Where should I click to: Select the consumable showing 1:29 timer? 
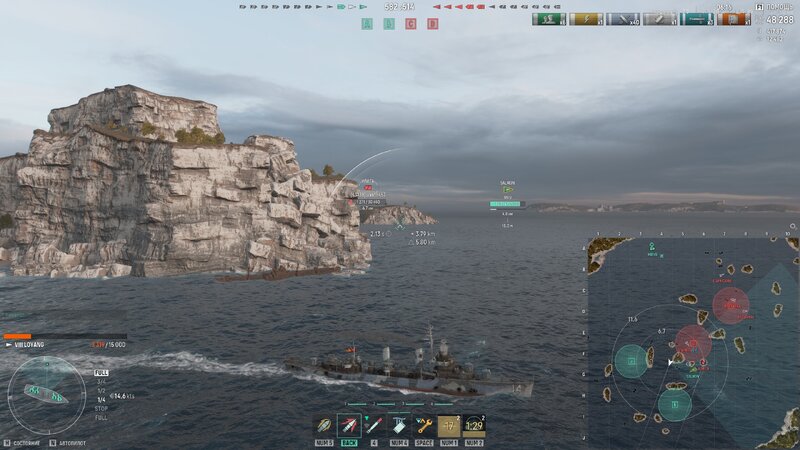coord(474,425)
